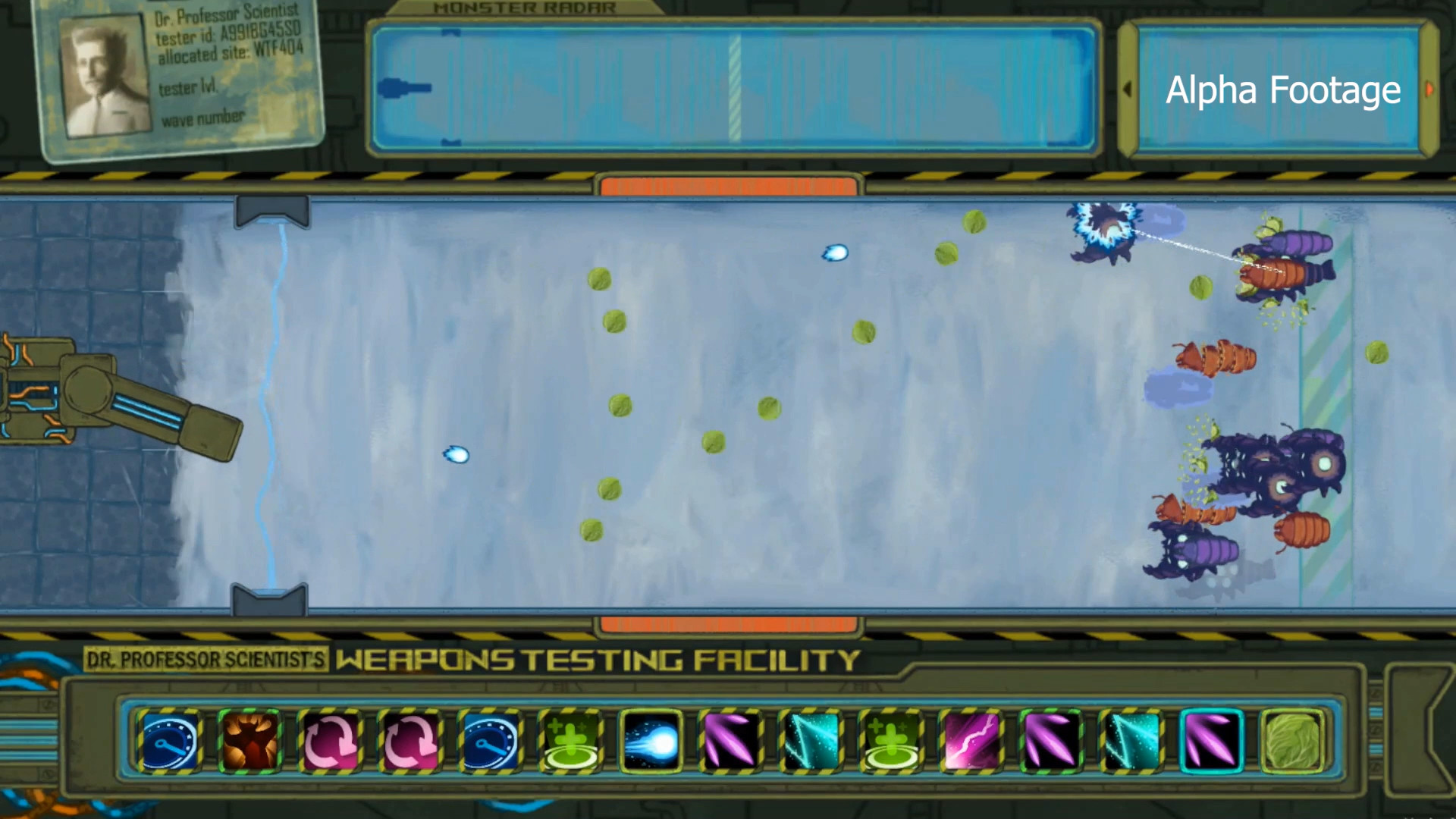Screen dimensions: 1456x819
Task: Activate the cyan spike burst ability icon
Action: pos(813,742)
